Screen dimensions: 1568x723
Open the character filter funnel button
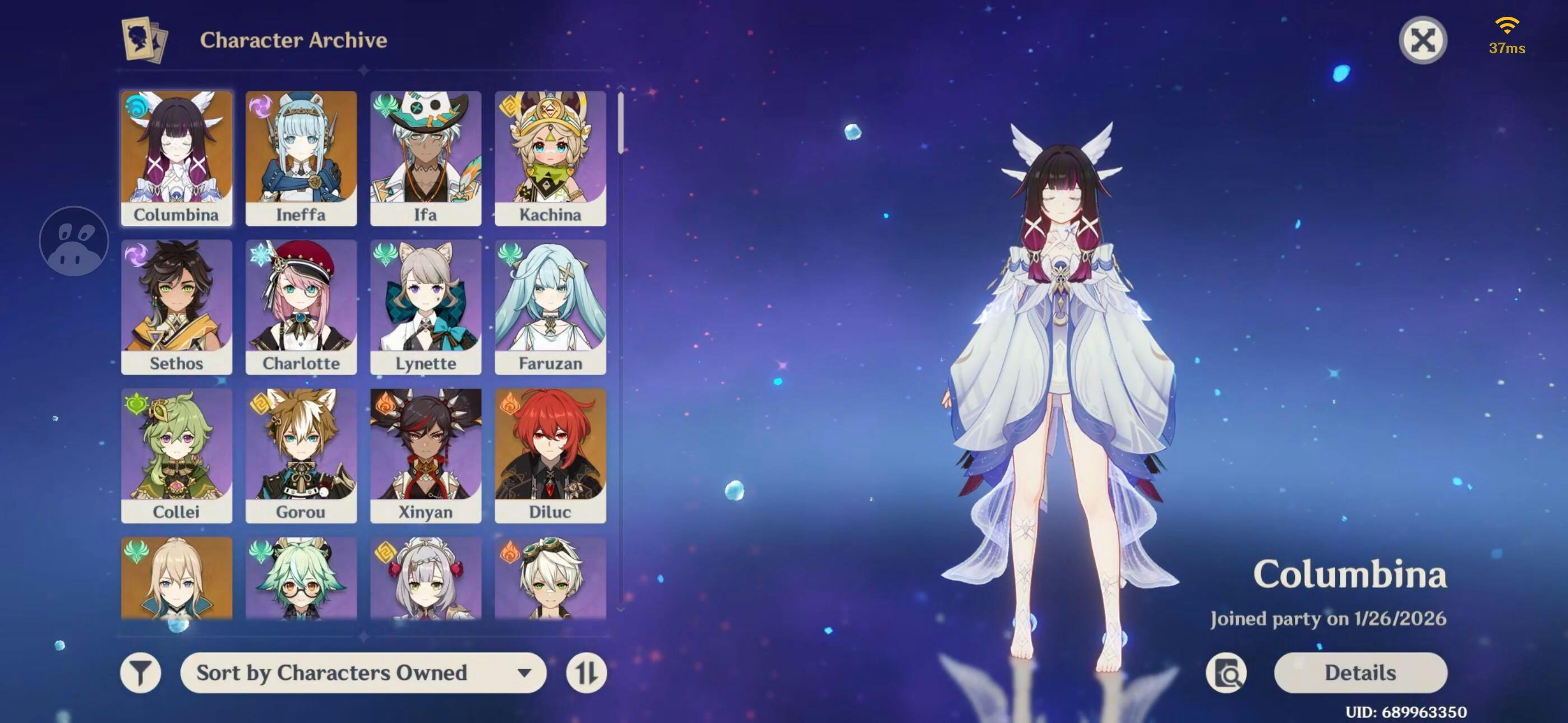tap(141, 673)
